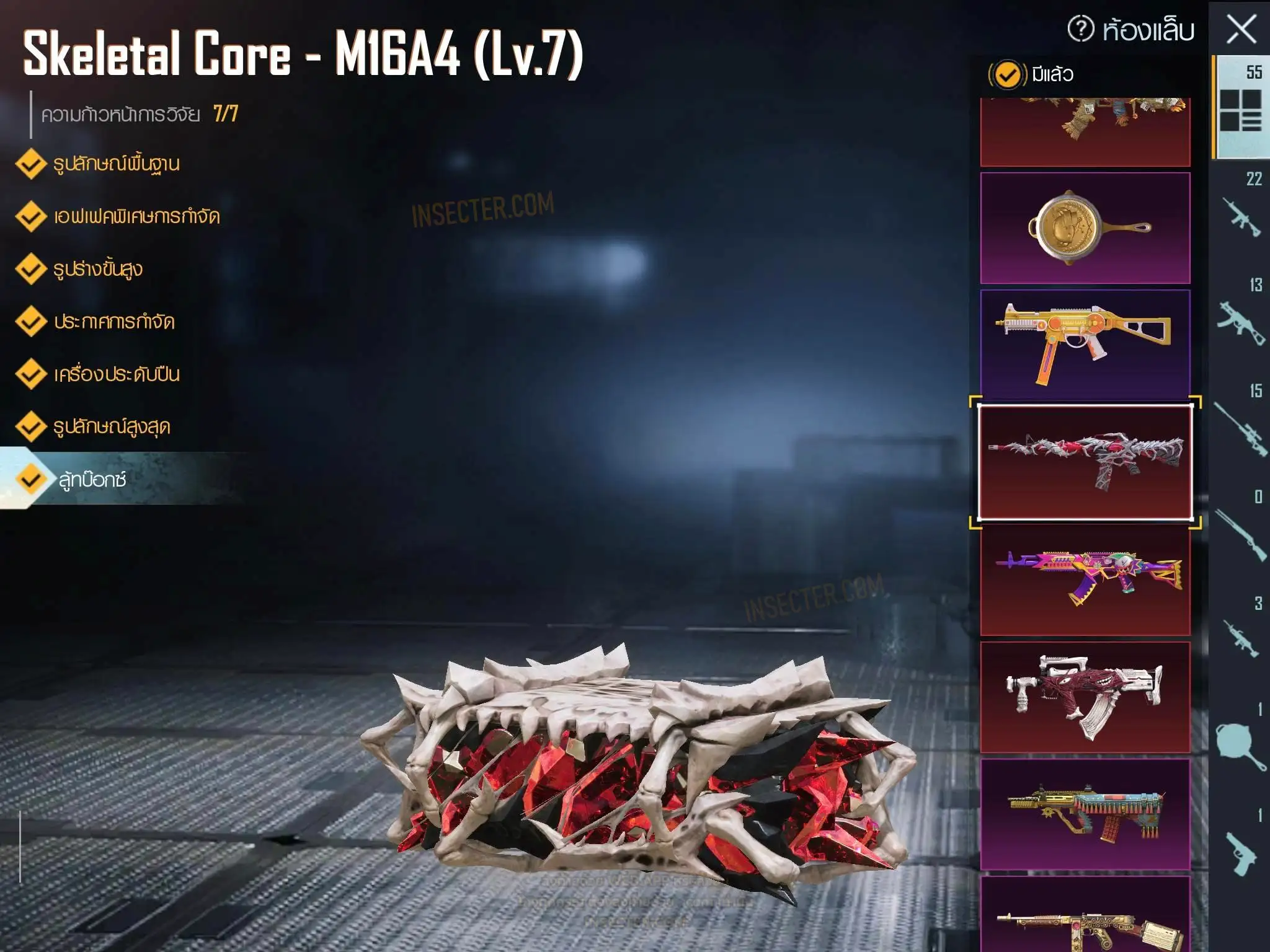Screen dimensions: 1270x952
Task: Open the help question mark icon
Action: (1081, 29)
